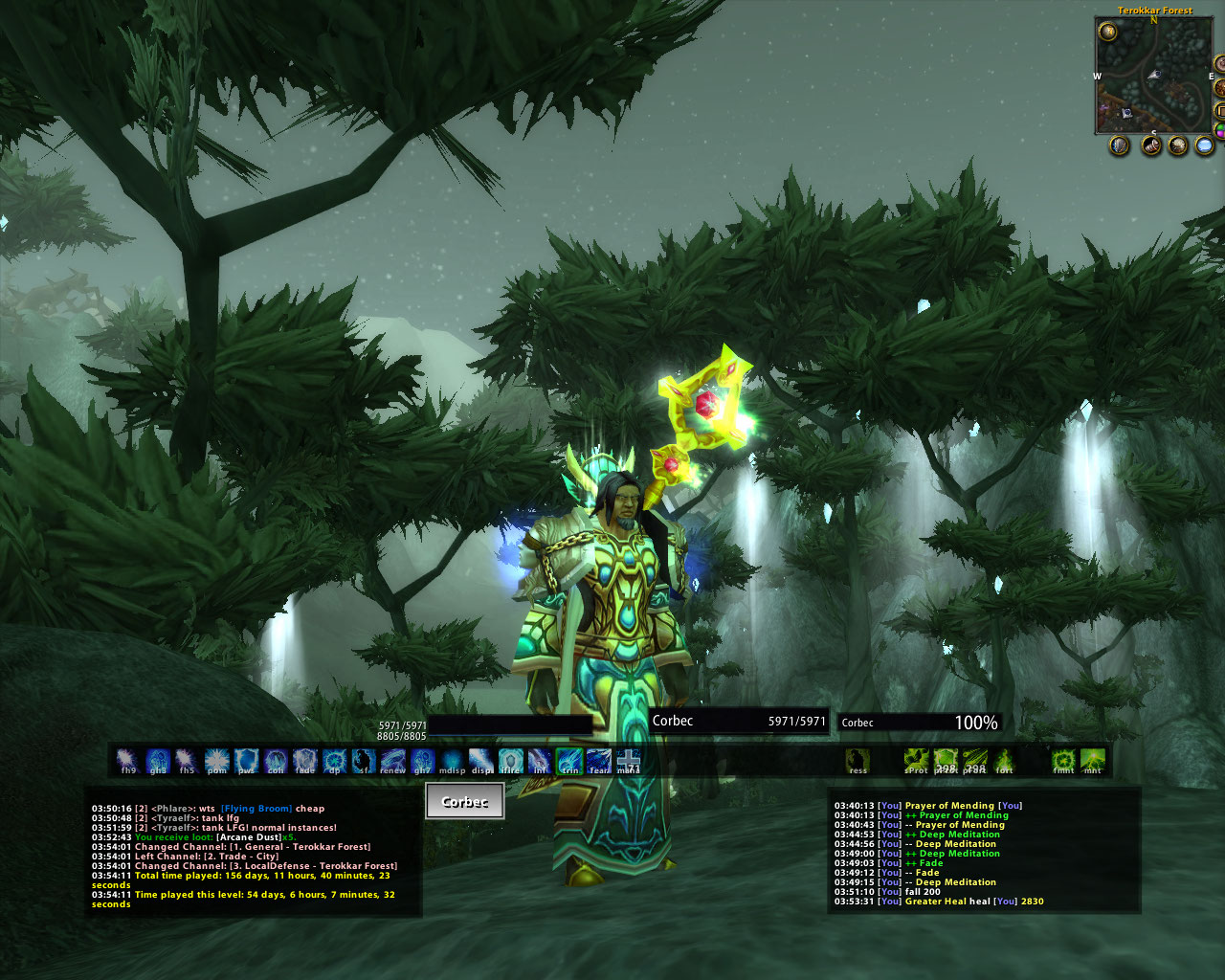Cast the coh Circle of Healing spell
Image resolution: width=1225 pixels, height=980 pixels.
click(x=276, y=761)
